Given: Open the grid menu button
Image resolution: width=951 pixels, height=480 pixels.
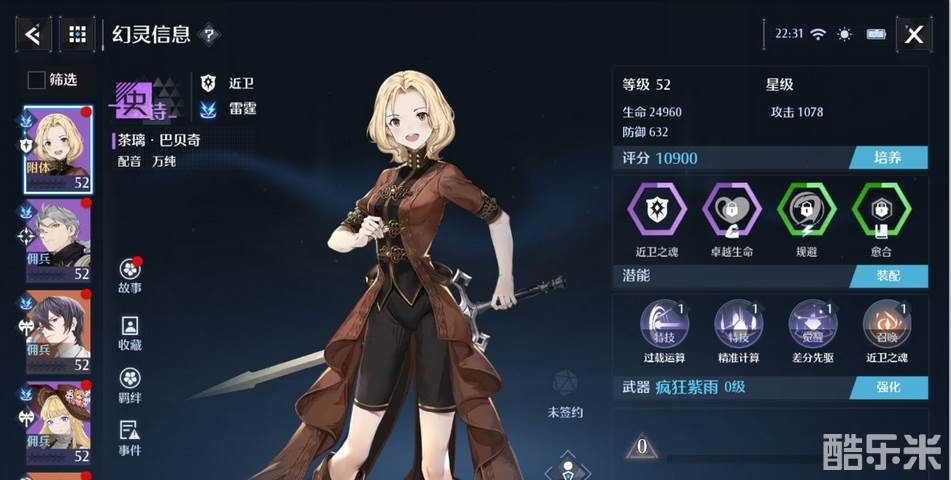Looking at the screenshot, I should pyautogui.click(x=76, y=35).
